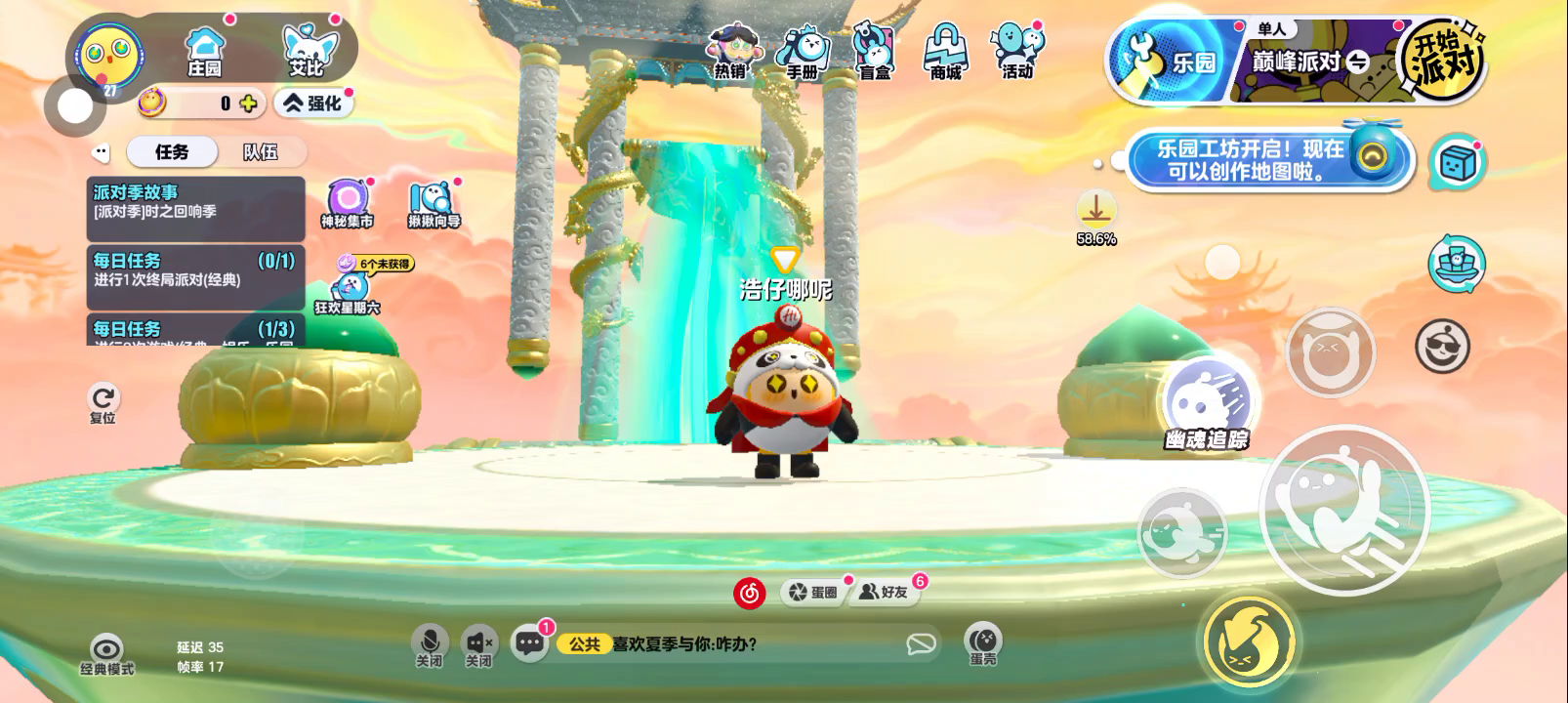Screen dimensions: 1568x703
Task: Open the 手册 handbook
Action: point(803,52)
